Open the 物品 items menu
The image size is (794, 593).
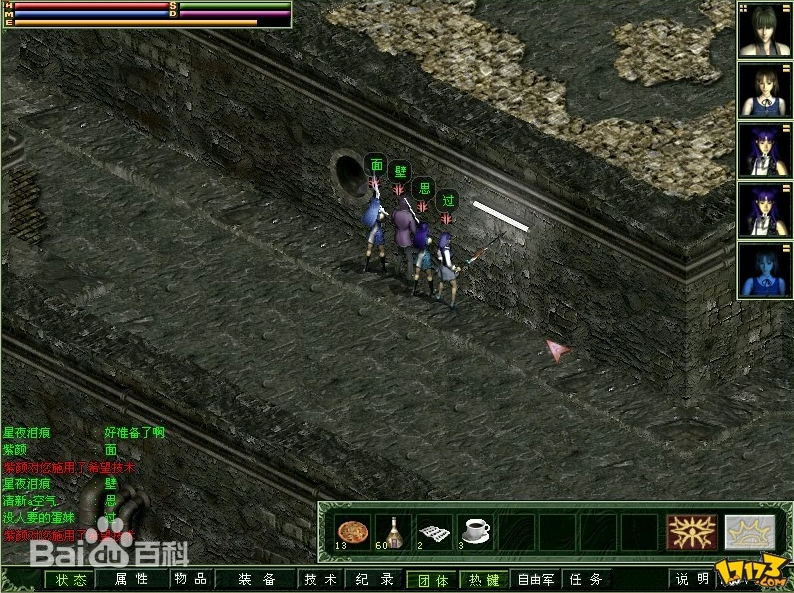(190, 579)
